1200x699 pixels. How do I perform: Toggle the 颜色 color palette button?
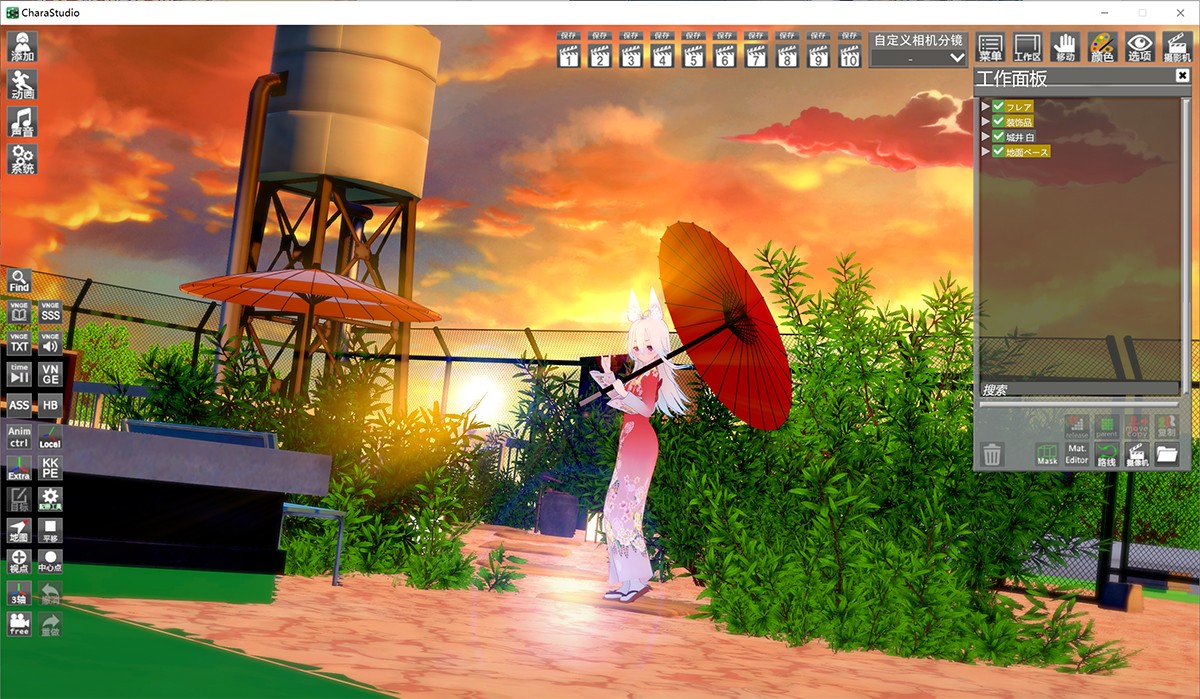coord(1102,47)
